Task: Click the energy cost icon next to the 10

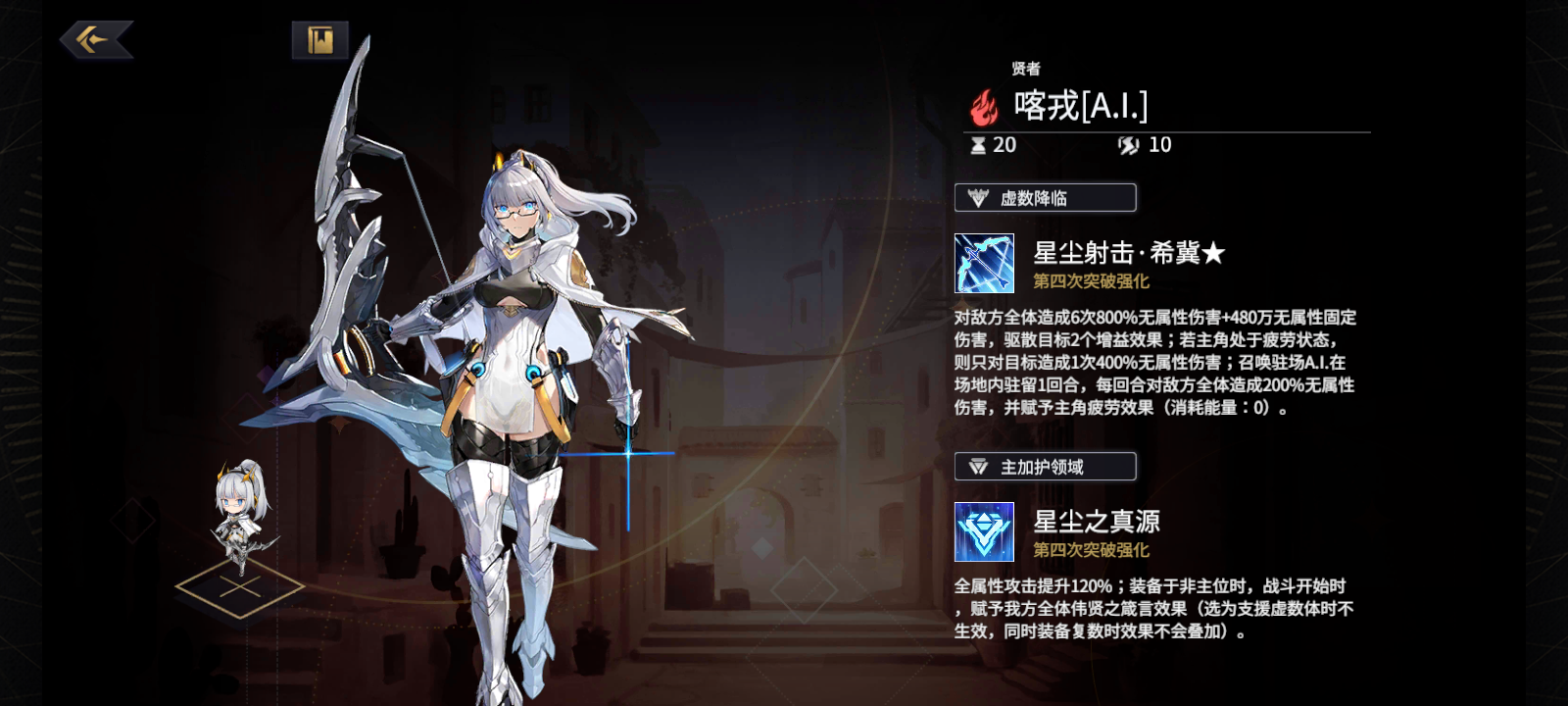Action: (x=1127, y=147)
